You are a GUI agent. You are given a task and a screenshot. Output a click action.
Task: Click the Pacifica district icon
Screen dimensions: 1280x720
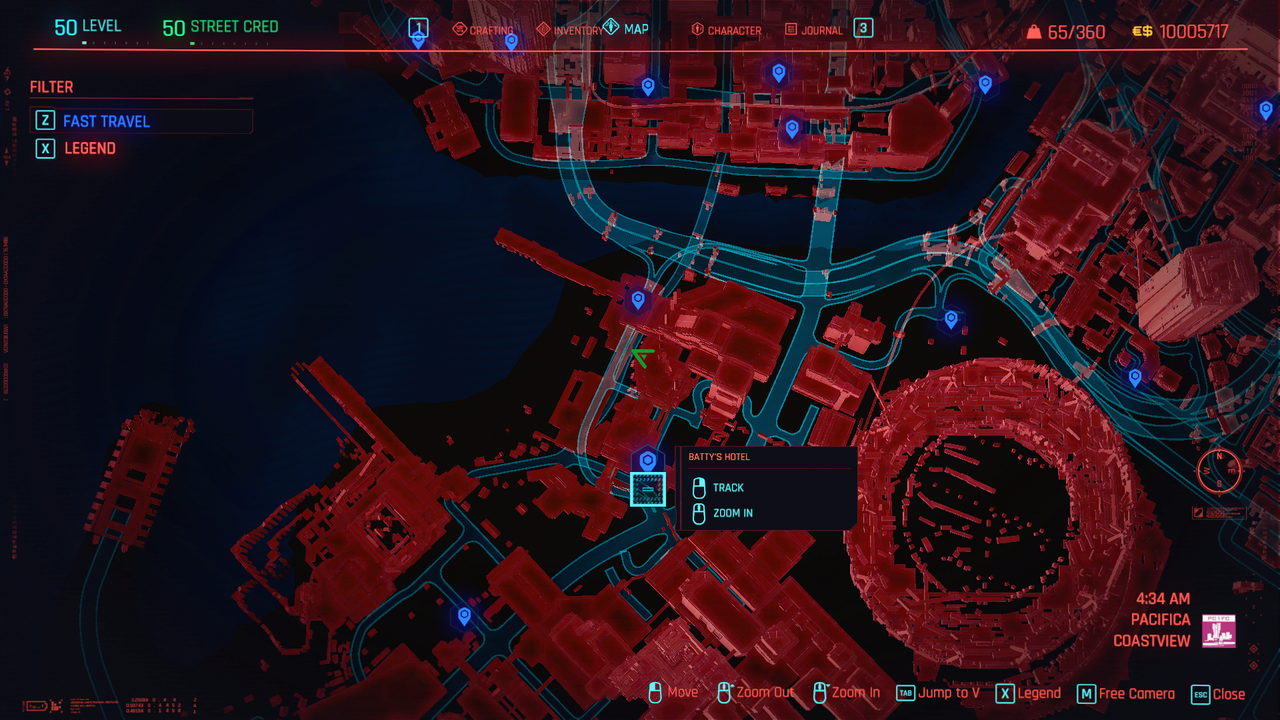pos(1219,631)
